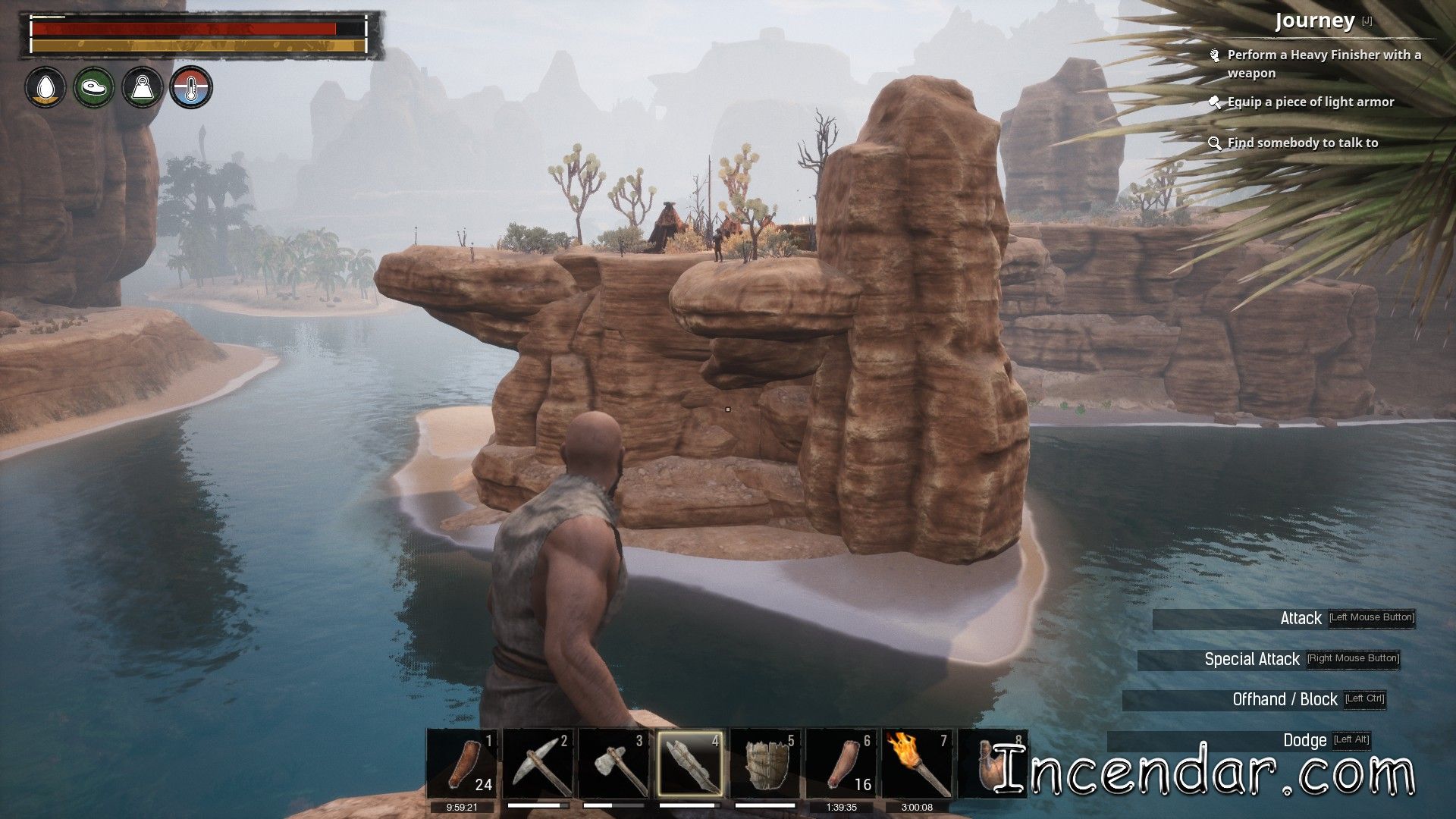Equip the stone pickaxe from the hotbar
Screen dimensions: 1456x819
click(539, 763)
